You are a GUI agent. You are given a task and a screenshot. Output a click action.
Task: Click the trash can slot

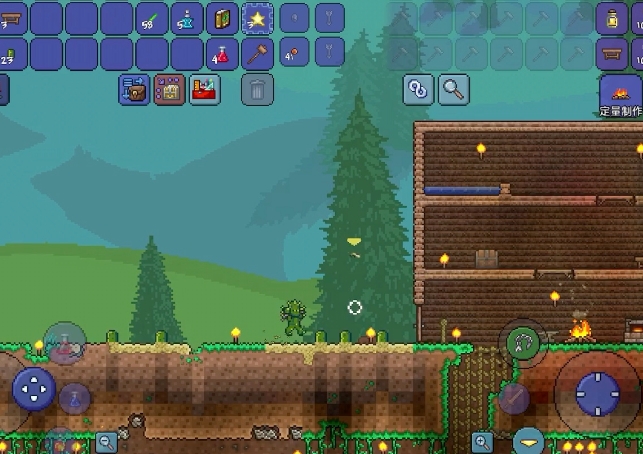(x=257, y=90)
